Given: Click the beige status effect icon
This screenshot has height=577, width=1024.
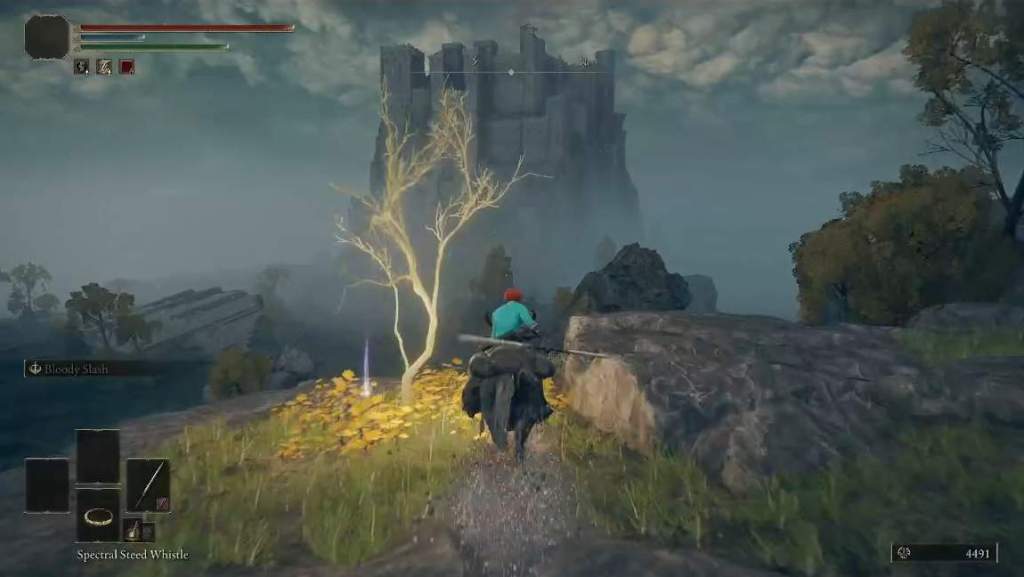Looking at the screenshot, I should (104, 67).
